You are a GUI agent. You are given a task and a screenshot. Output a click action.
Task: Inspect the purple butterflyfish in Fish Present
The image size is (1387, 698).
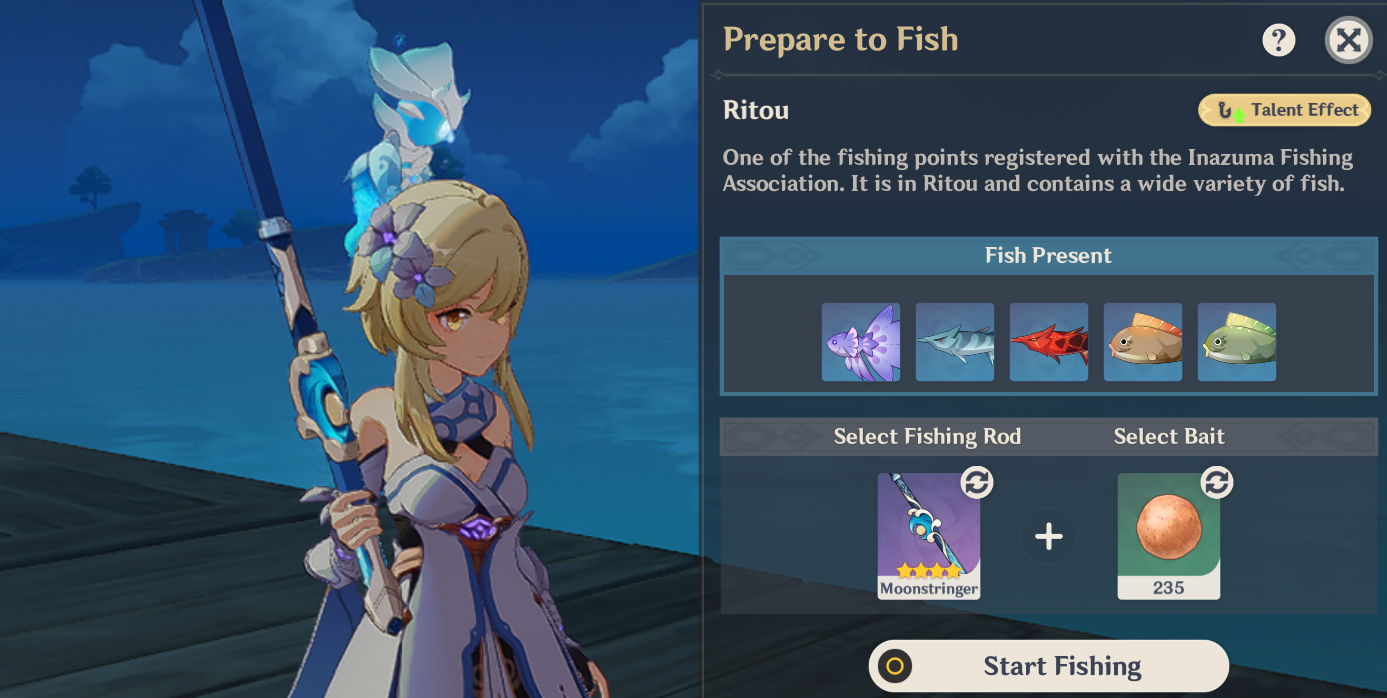(x=861, y=342)
